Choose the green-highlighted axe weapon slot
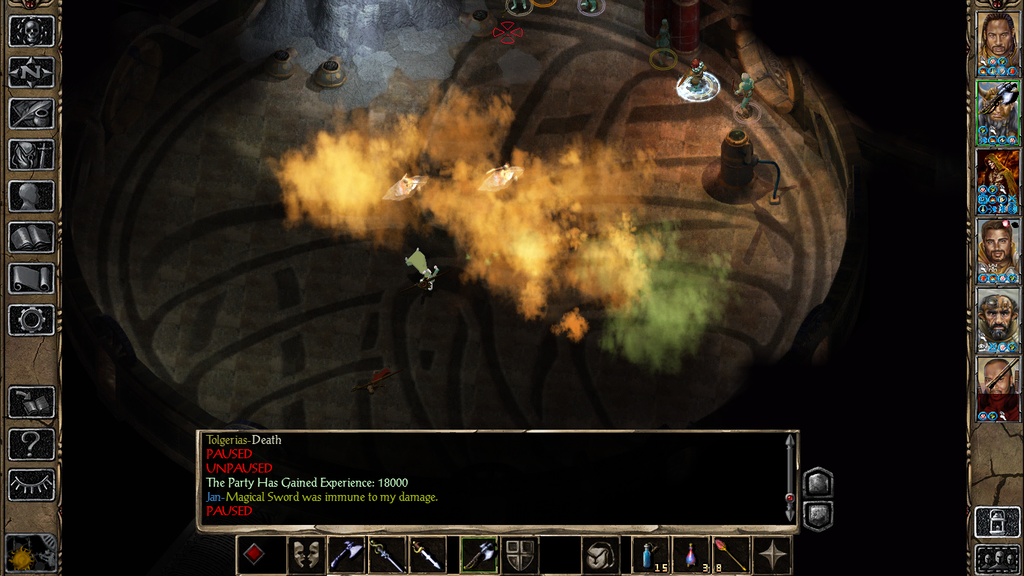 [479, 555]
